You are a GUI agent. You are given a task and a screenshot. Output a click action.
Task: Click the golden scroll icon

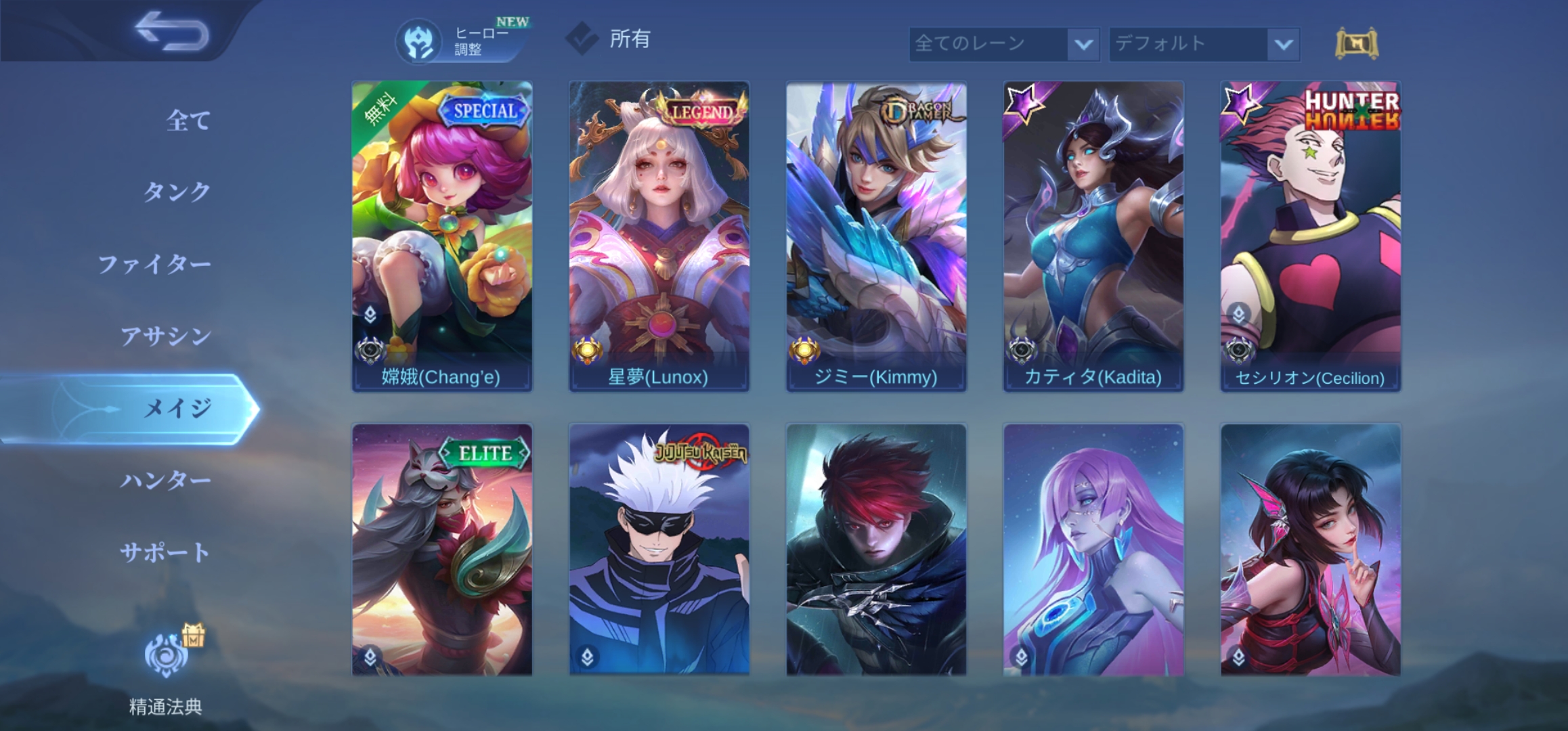point(1356,45)
